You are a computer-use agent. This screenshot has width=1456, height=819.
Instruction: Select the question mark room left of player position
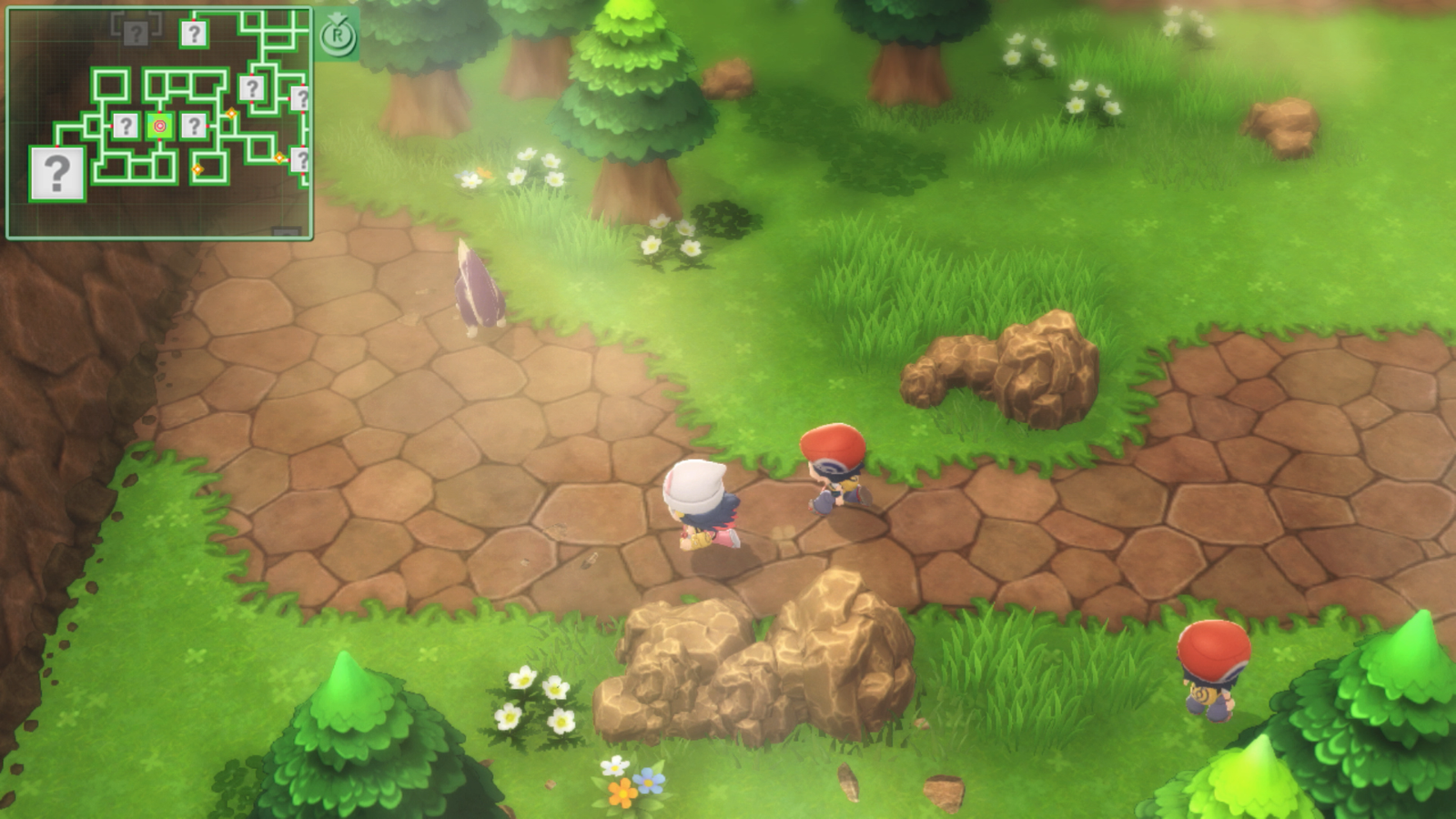[x=126, y=126]
